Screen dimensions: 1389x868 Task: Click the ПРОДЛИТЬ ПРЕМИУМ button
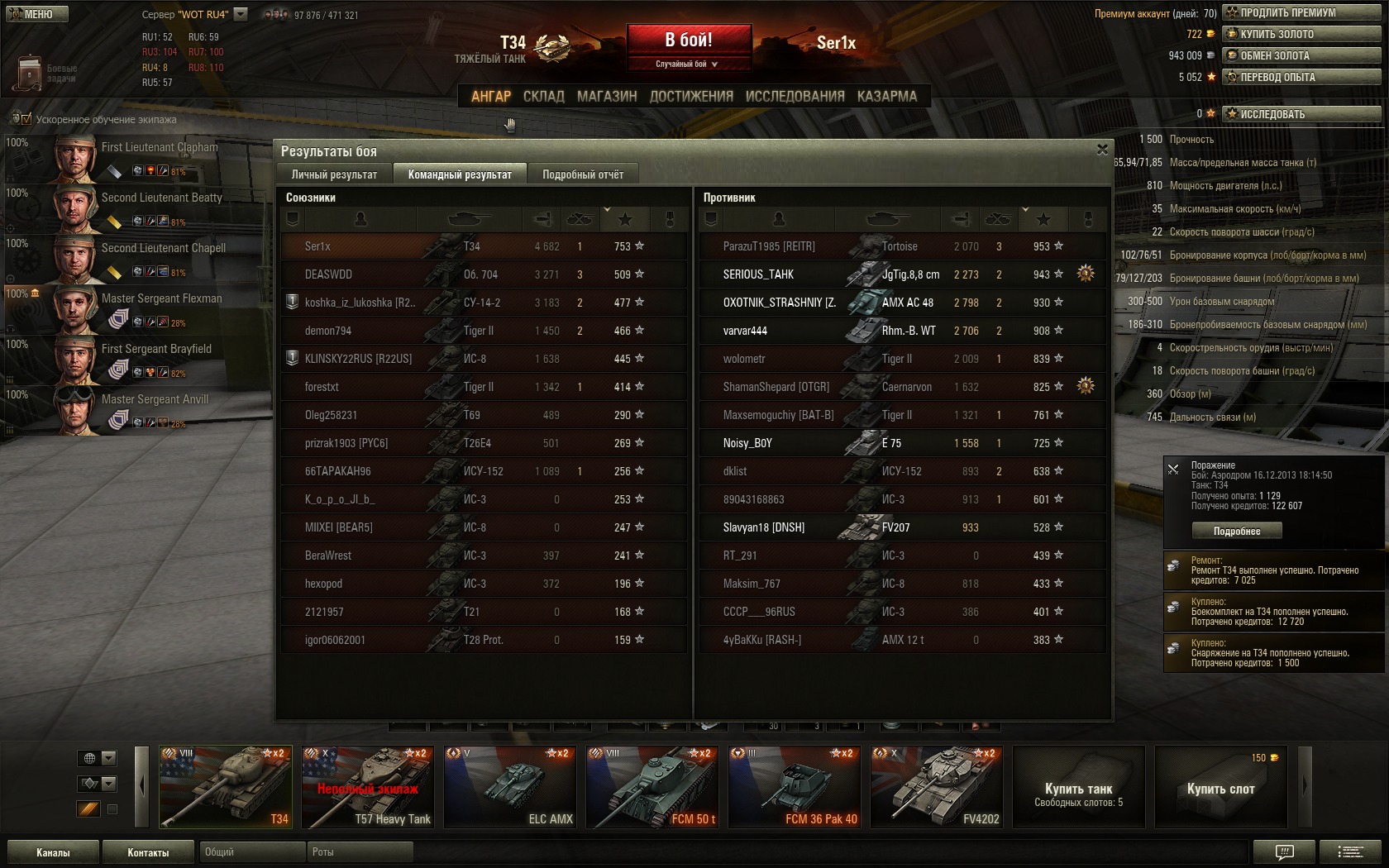click(x=1301, y=12)
